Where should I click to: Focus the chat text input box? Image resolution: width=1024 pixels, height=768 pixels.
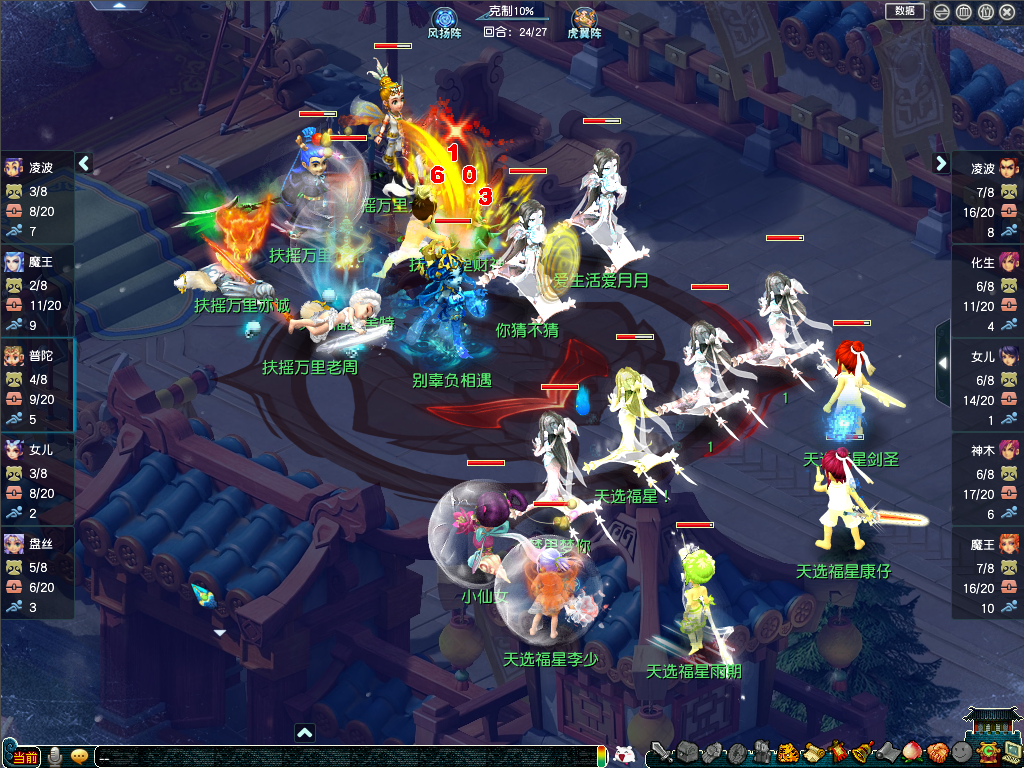tap(340, 757)
